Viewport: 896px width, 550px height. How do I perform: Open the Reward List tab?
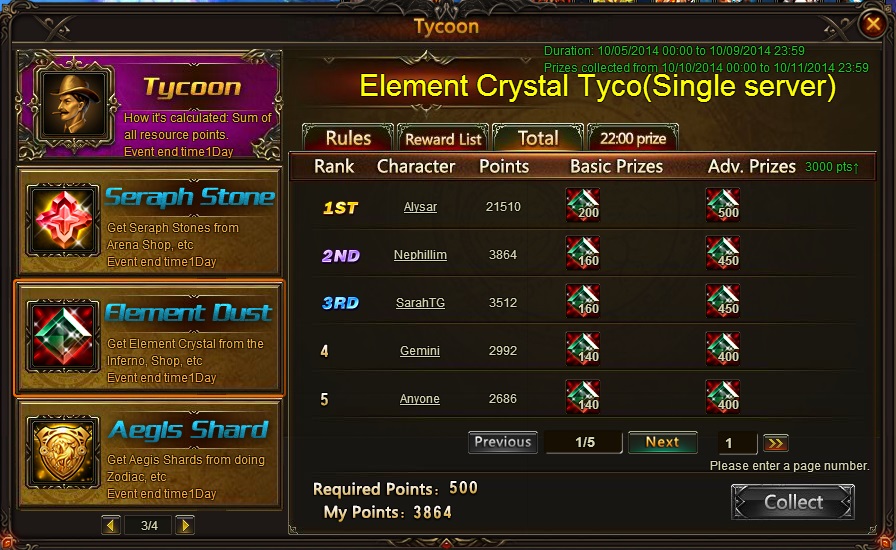[x=443, y=139]
